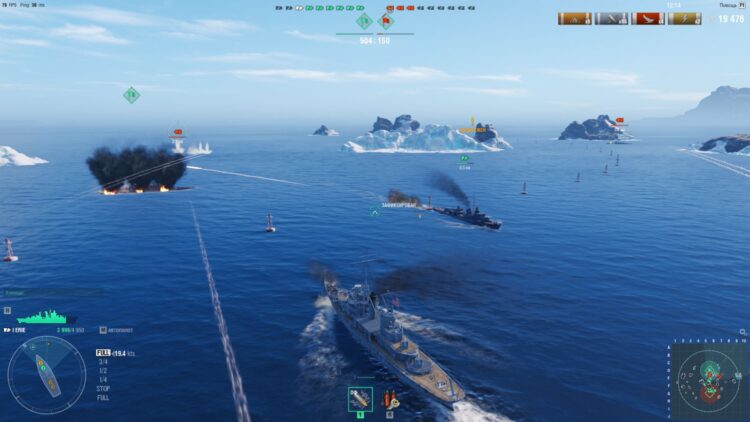Select the gray combat signal ribbon
Image resolution: width=750 pixels, height=422 pixels.
coord(611,18)
